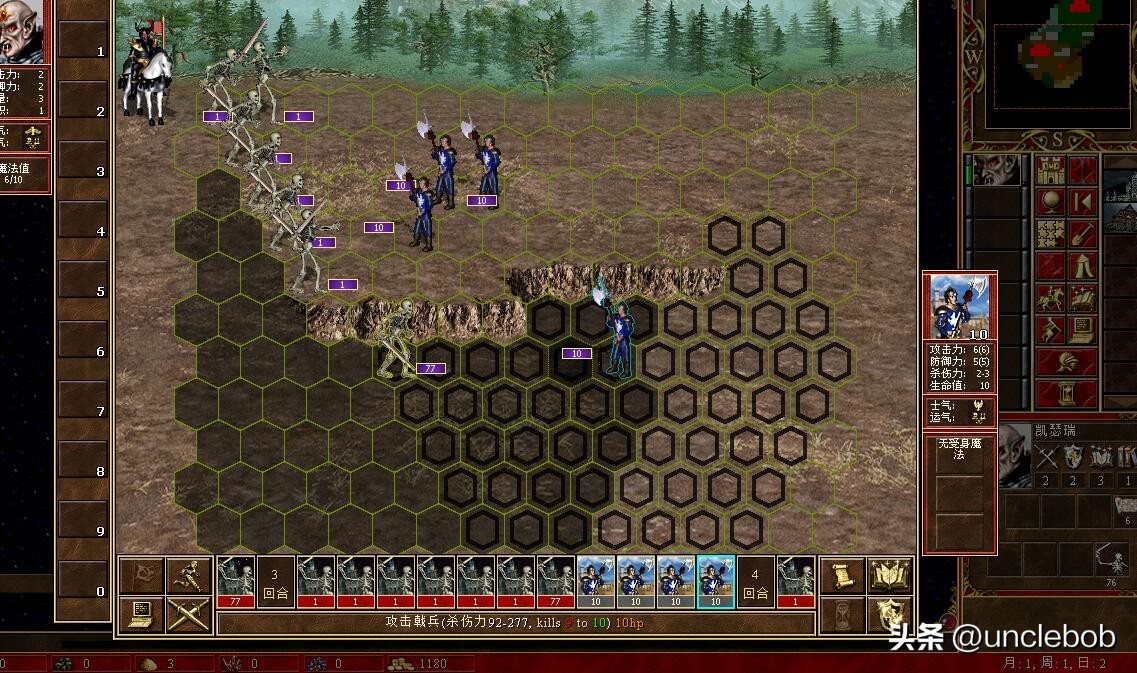1137x673 pixels.
Task: Open the spellbook to cast a spell
Action: tap(890, 575)
